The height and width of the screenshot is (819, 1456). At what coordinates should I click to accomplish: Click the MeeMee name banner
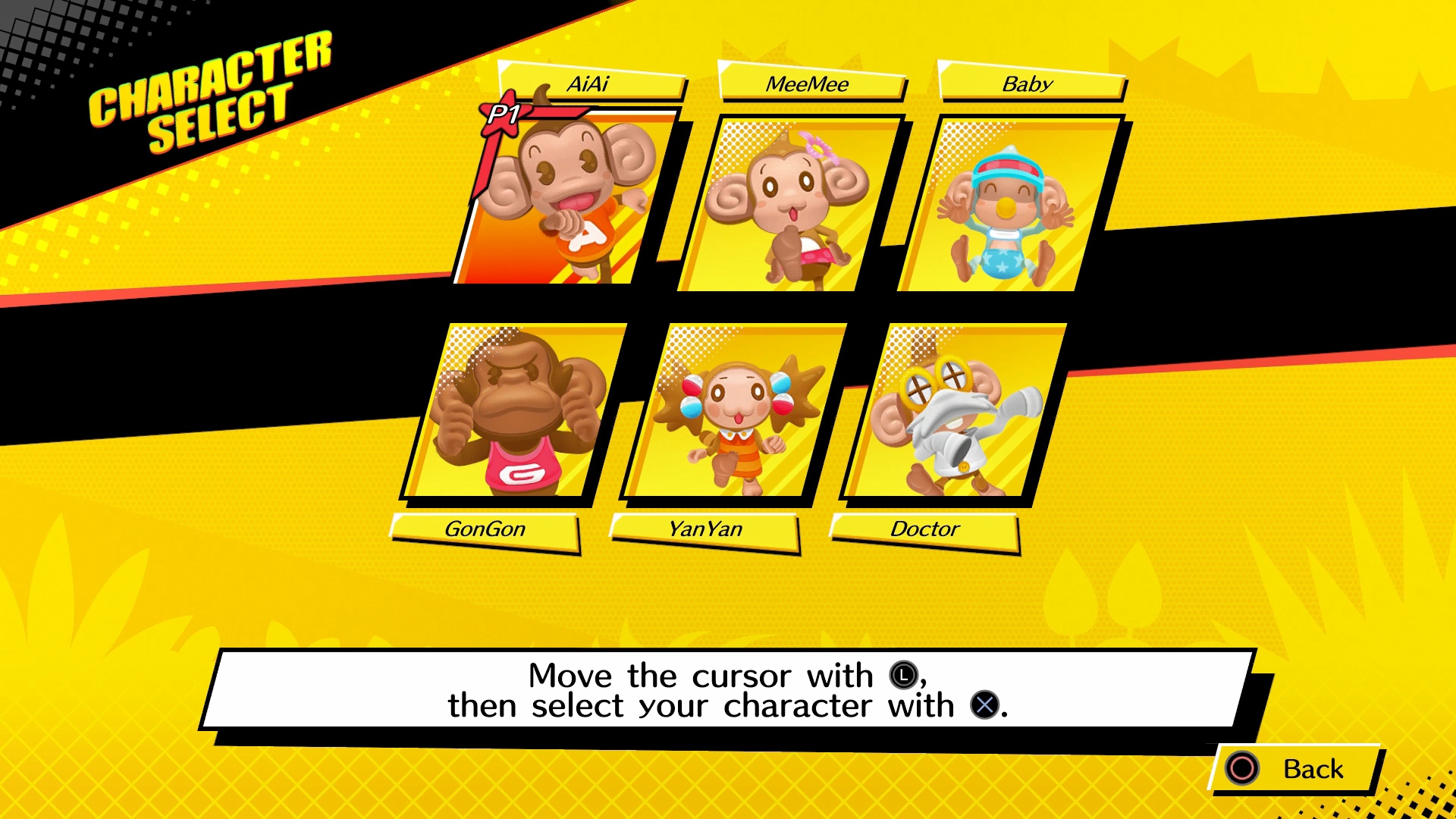(x=806, y=83)
